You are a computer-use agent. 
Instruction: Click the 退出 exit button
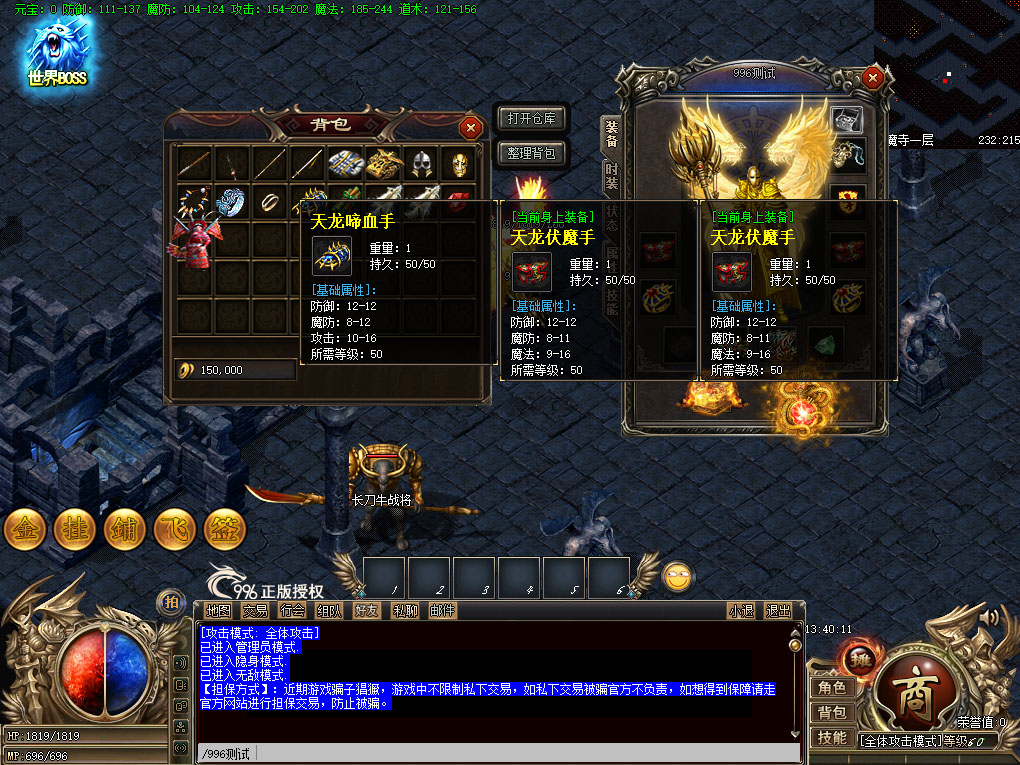pos(778,610)
